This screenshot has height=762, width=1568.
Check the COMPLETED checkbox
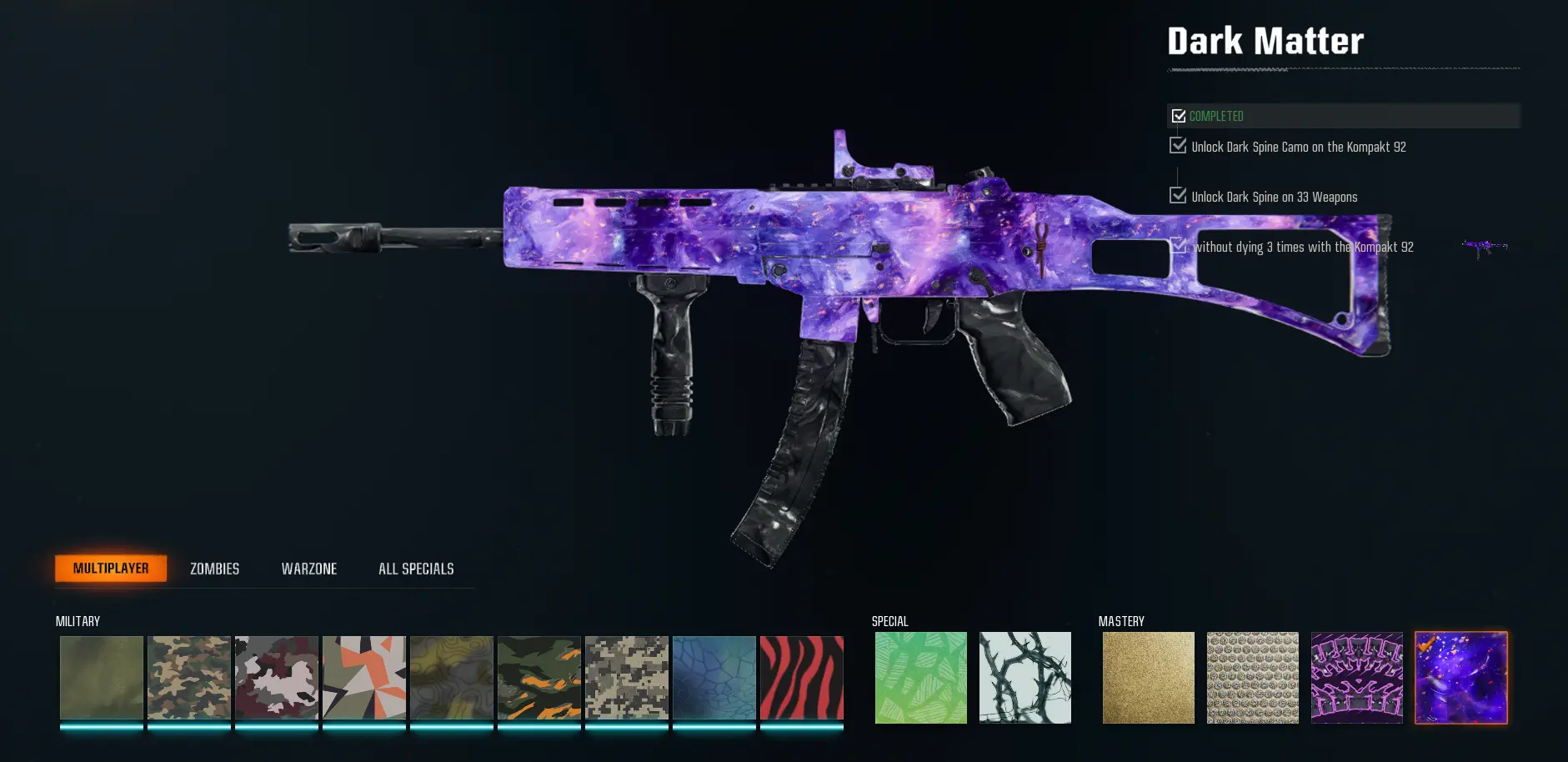[x=1179, y=116]
